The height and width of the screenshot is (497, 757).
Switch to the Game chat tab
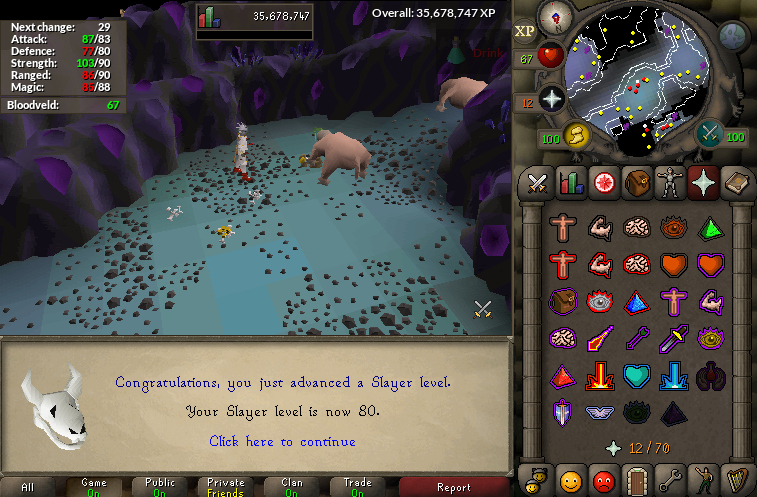[x=94, y=487]
